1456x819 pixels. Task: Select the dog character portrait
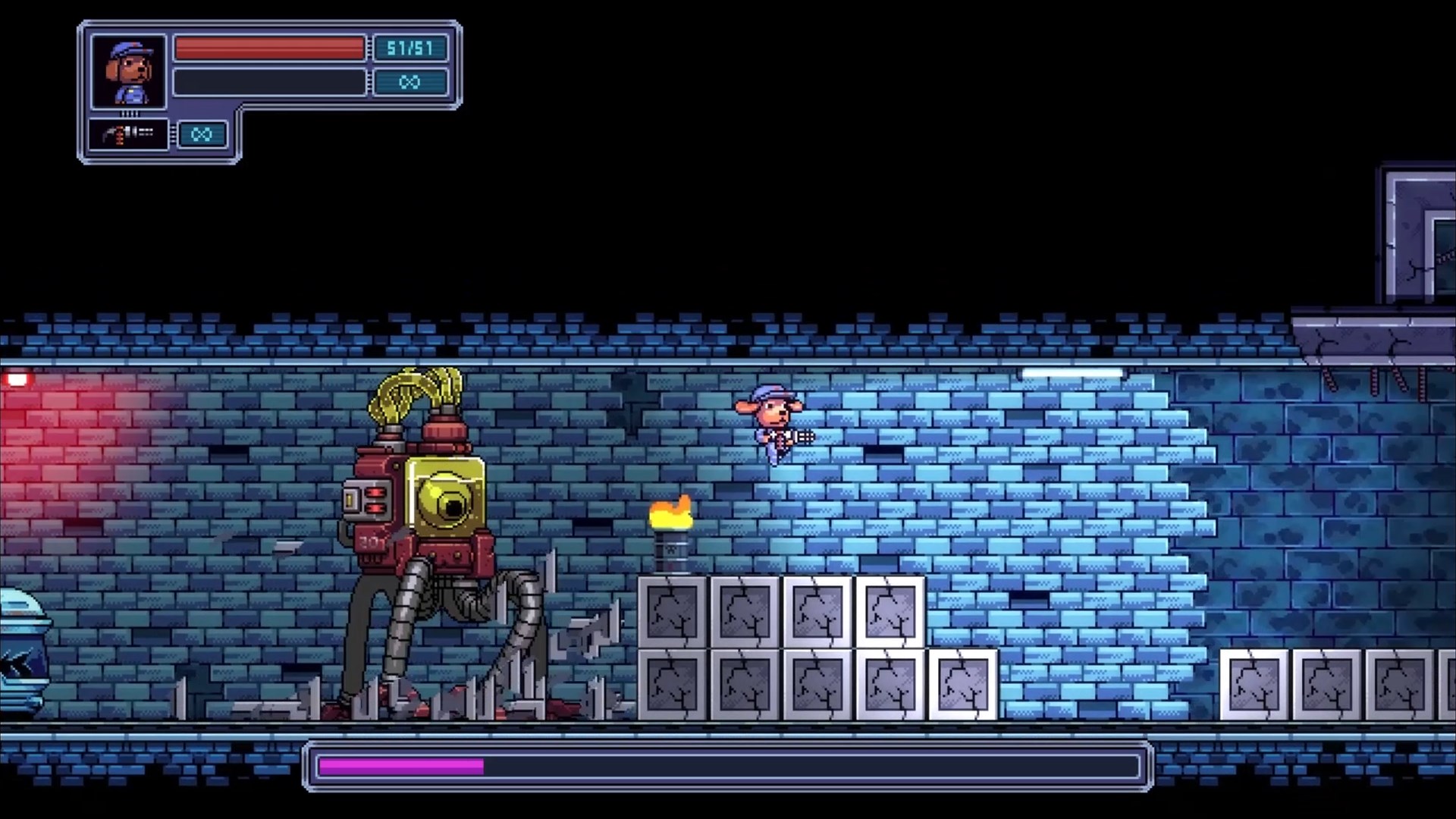pyautogui.click(x=129, y=72)
